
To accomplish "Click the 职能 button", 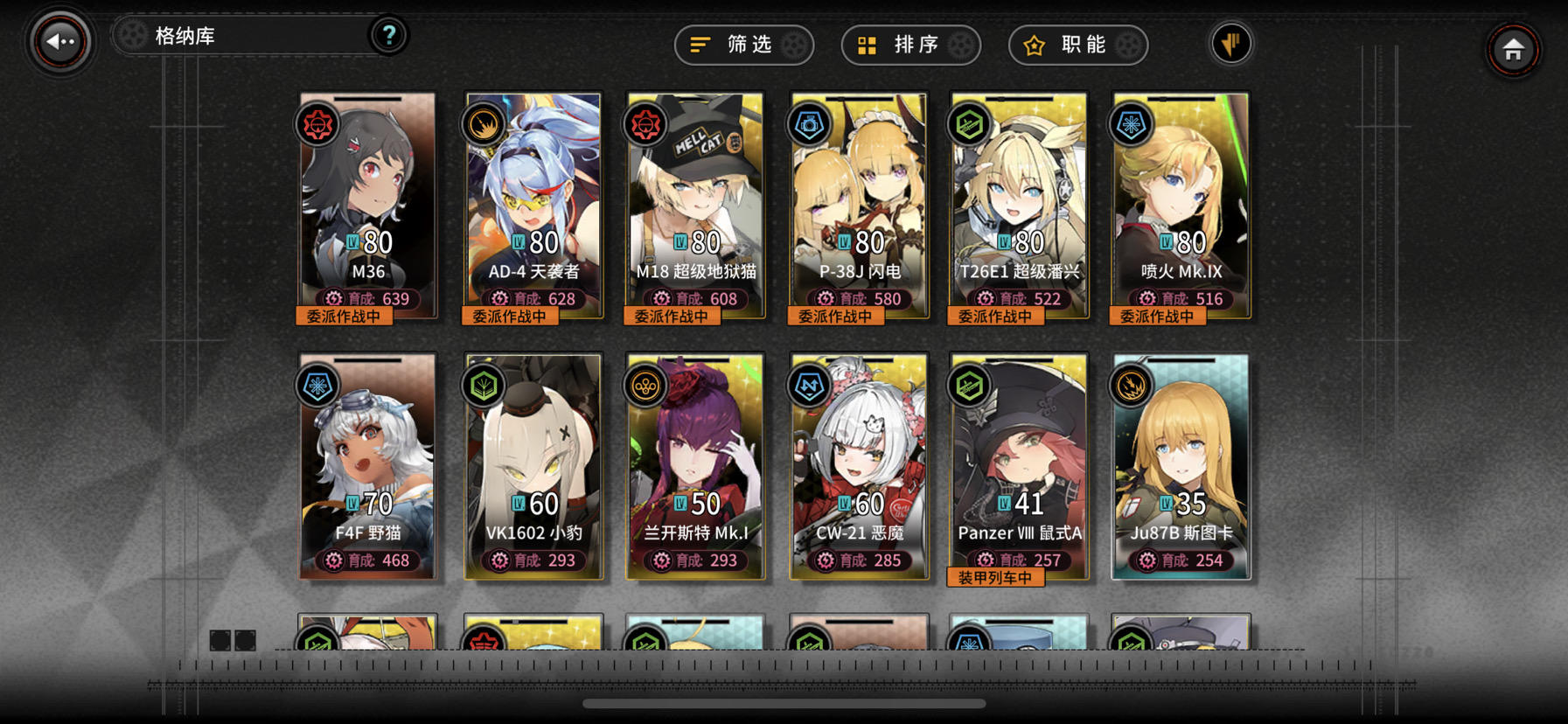I will pos(1077,45).
